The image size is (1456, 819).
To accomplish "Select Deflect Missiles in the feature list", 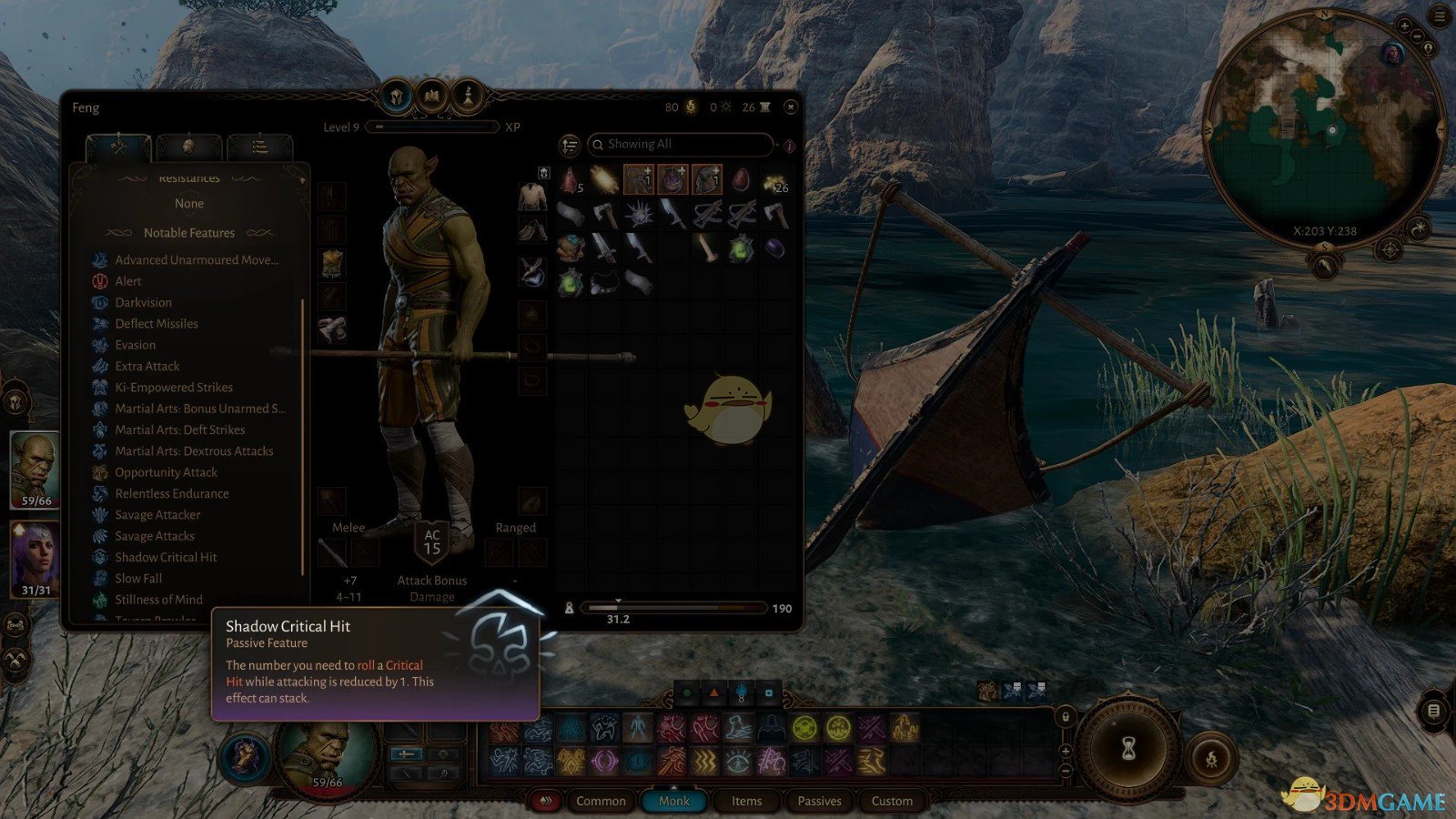I will coord(156,324).
